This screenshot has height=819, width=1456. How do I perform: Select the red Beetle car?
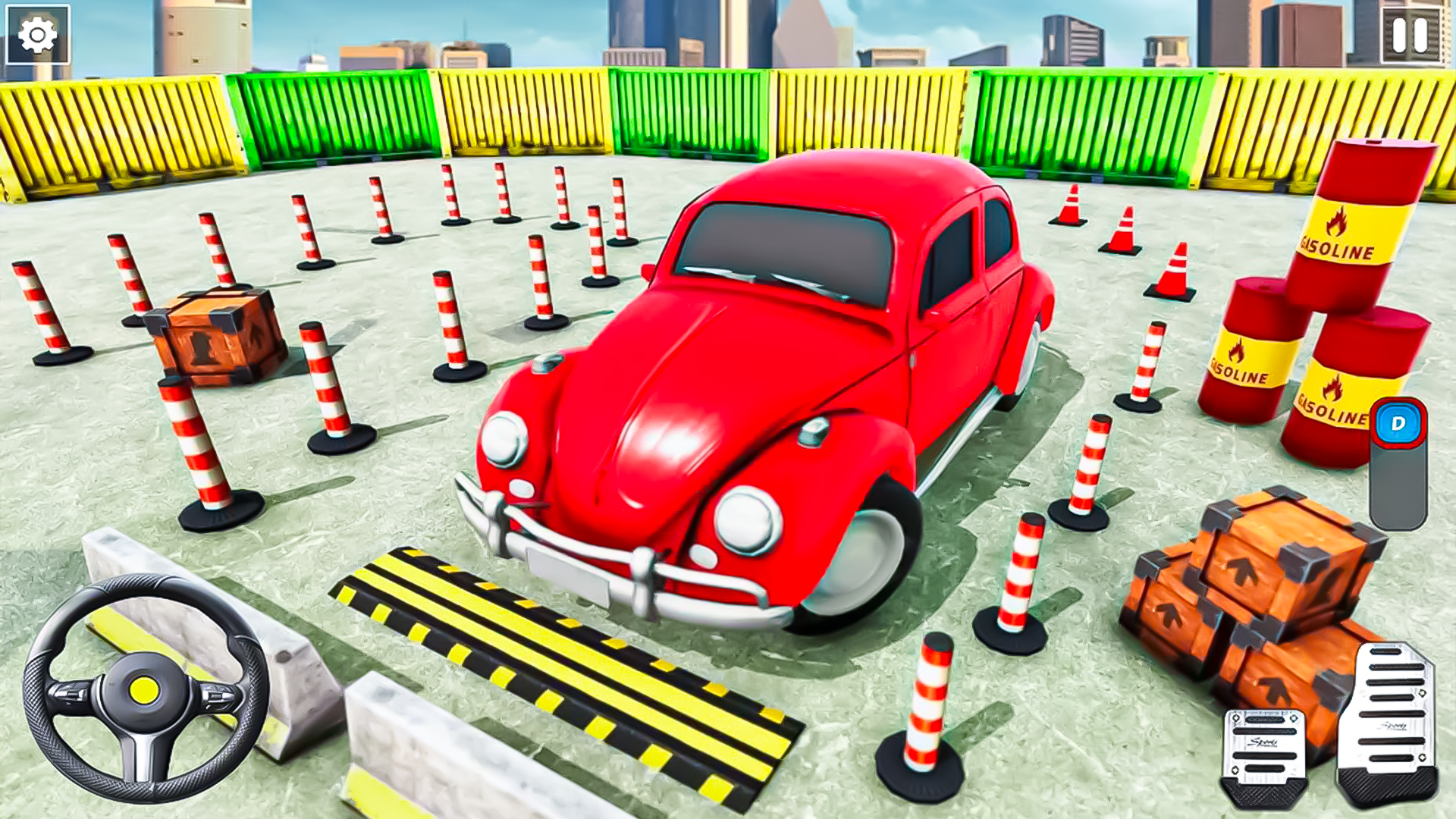[758, 379]
